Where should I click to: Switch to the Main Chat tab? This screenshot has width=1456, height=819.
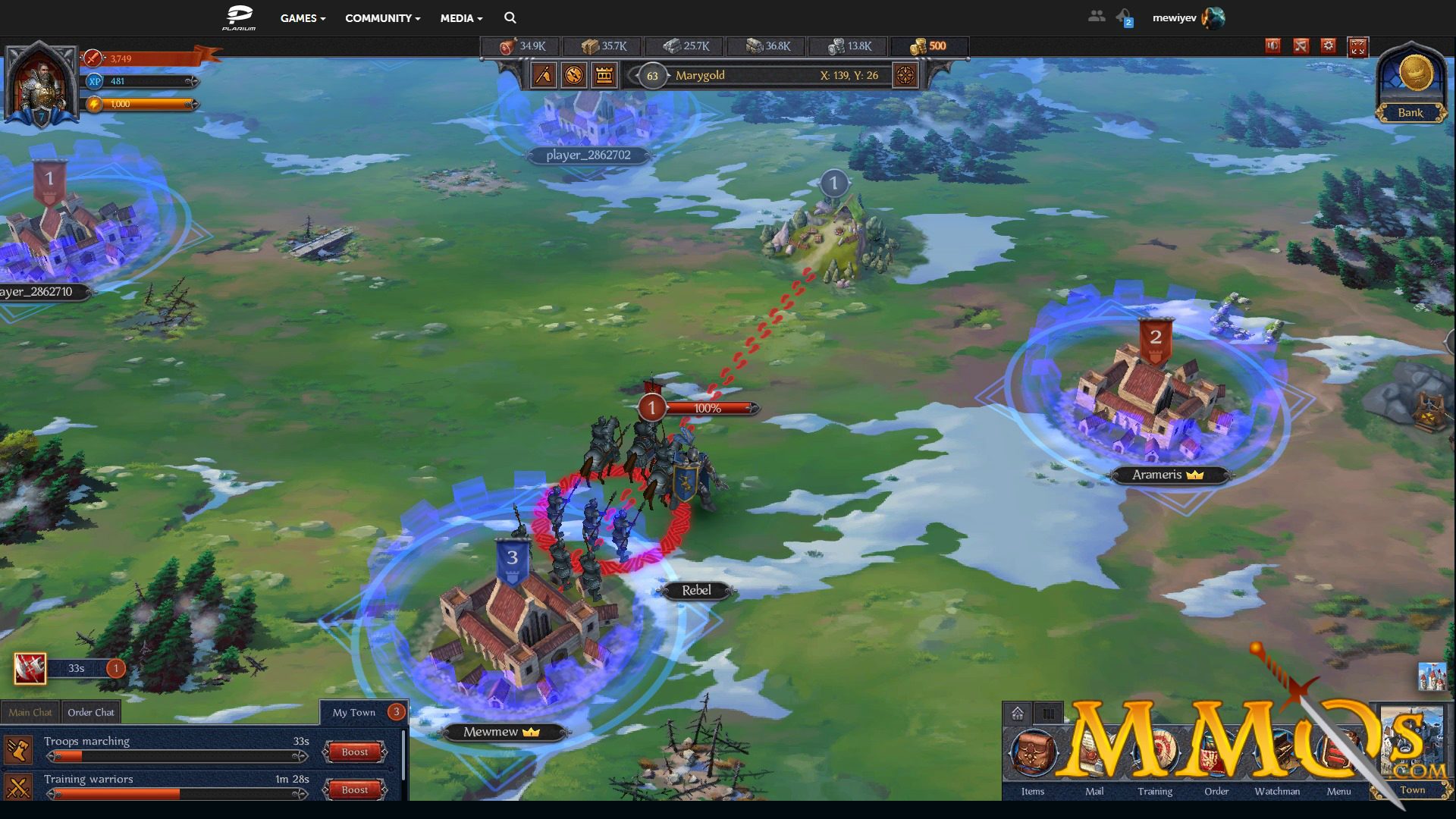30,712
